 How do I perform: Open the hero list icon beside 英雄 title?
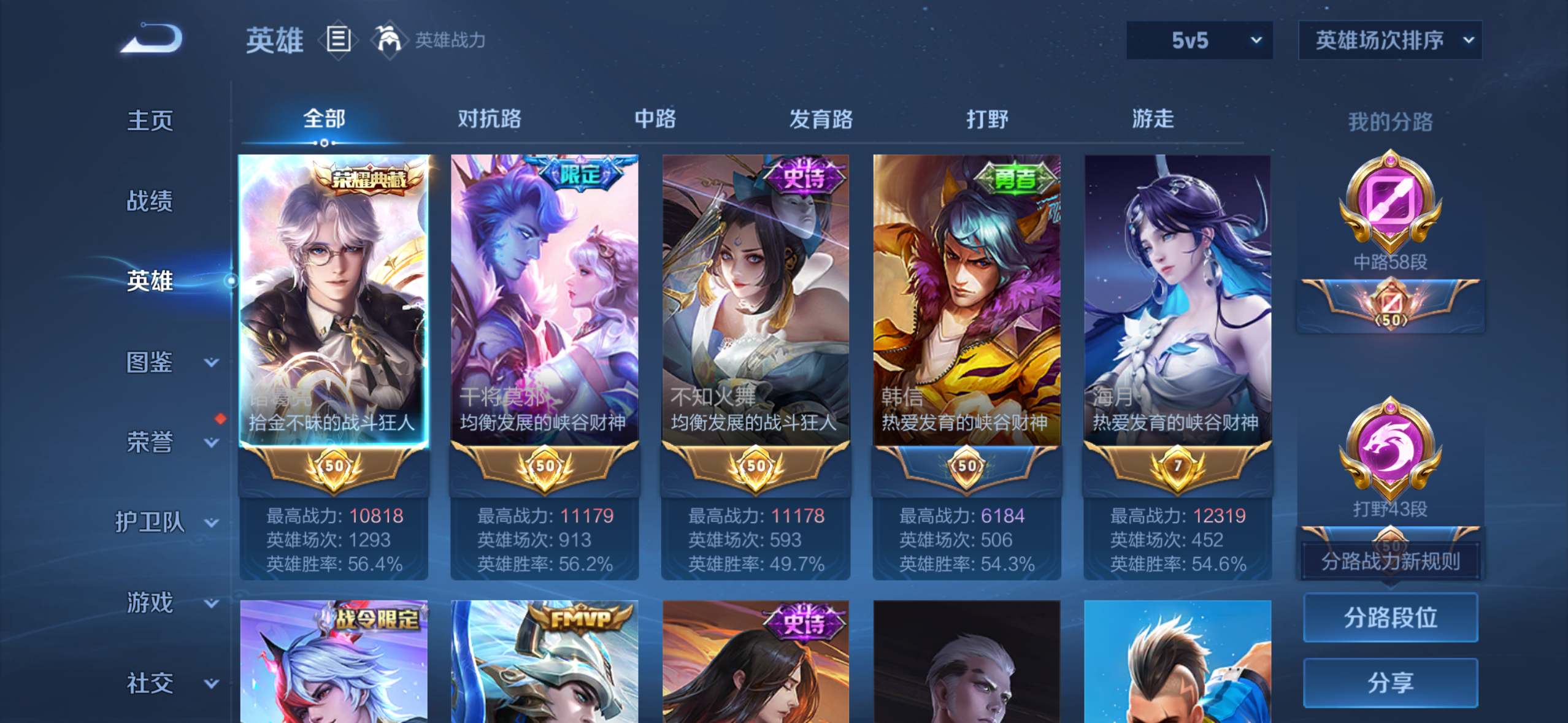[x=338, y=40]
